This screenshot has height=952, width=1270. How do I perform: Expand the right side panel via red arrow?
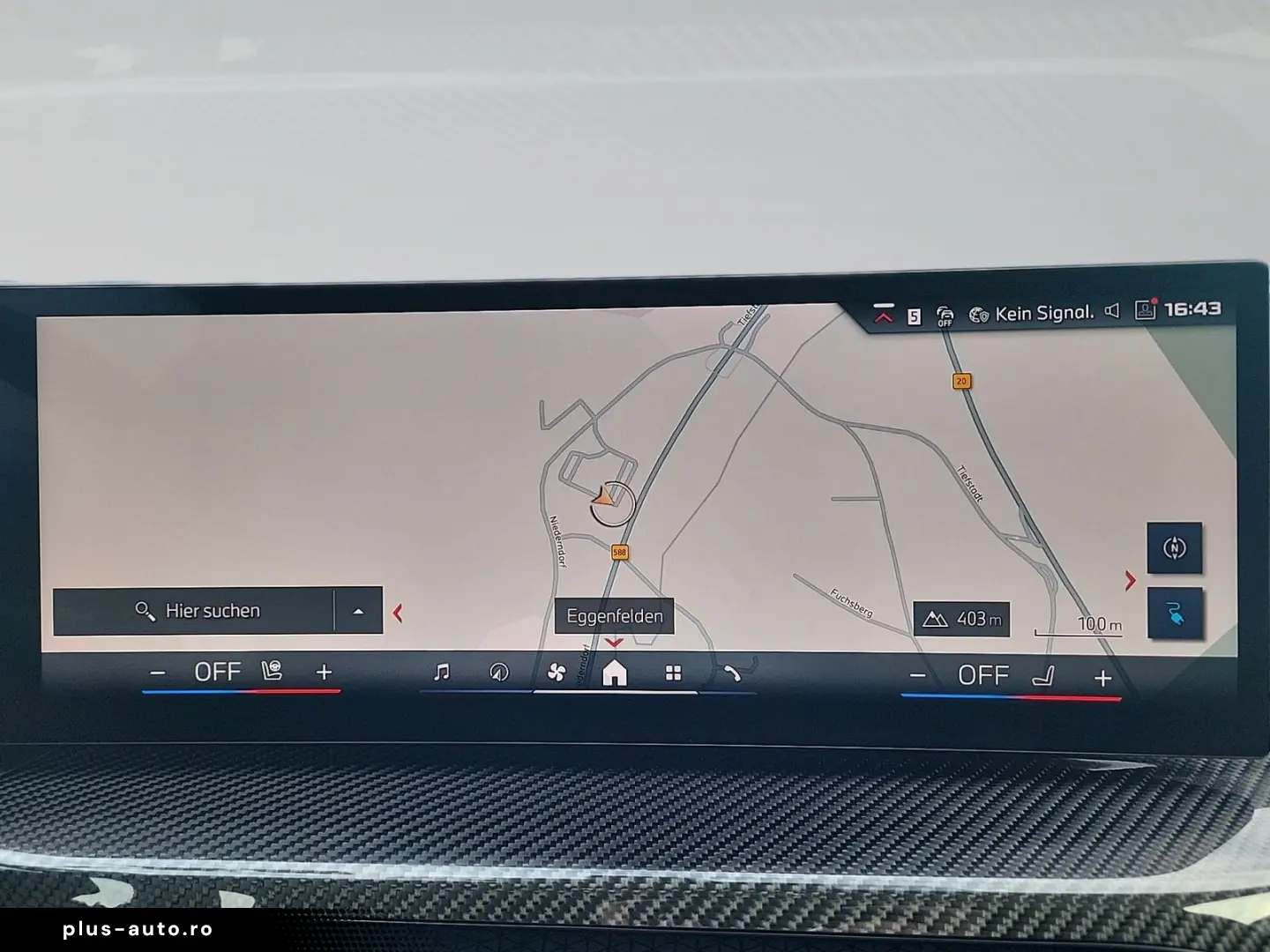1131,581
